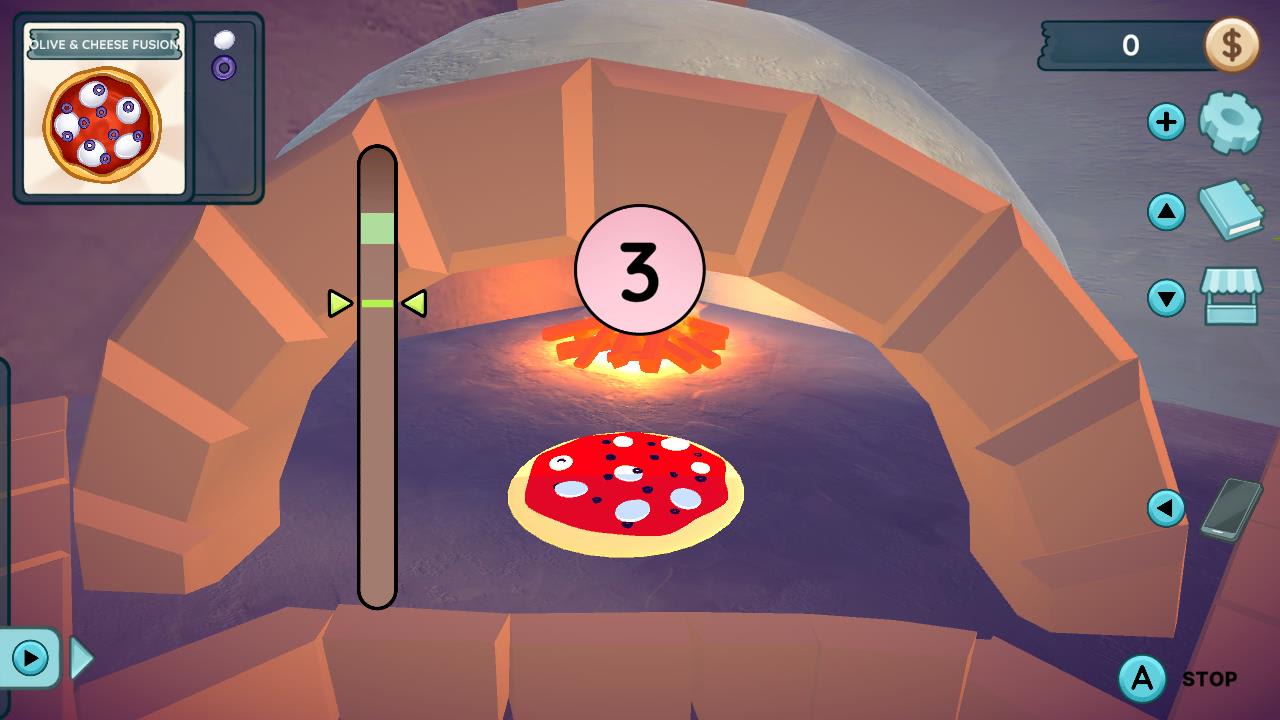Viewport: 1280px width, 720px height.
Task: Select the mozzarella ball ingredient icon
Action: [x=225, y=40]
